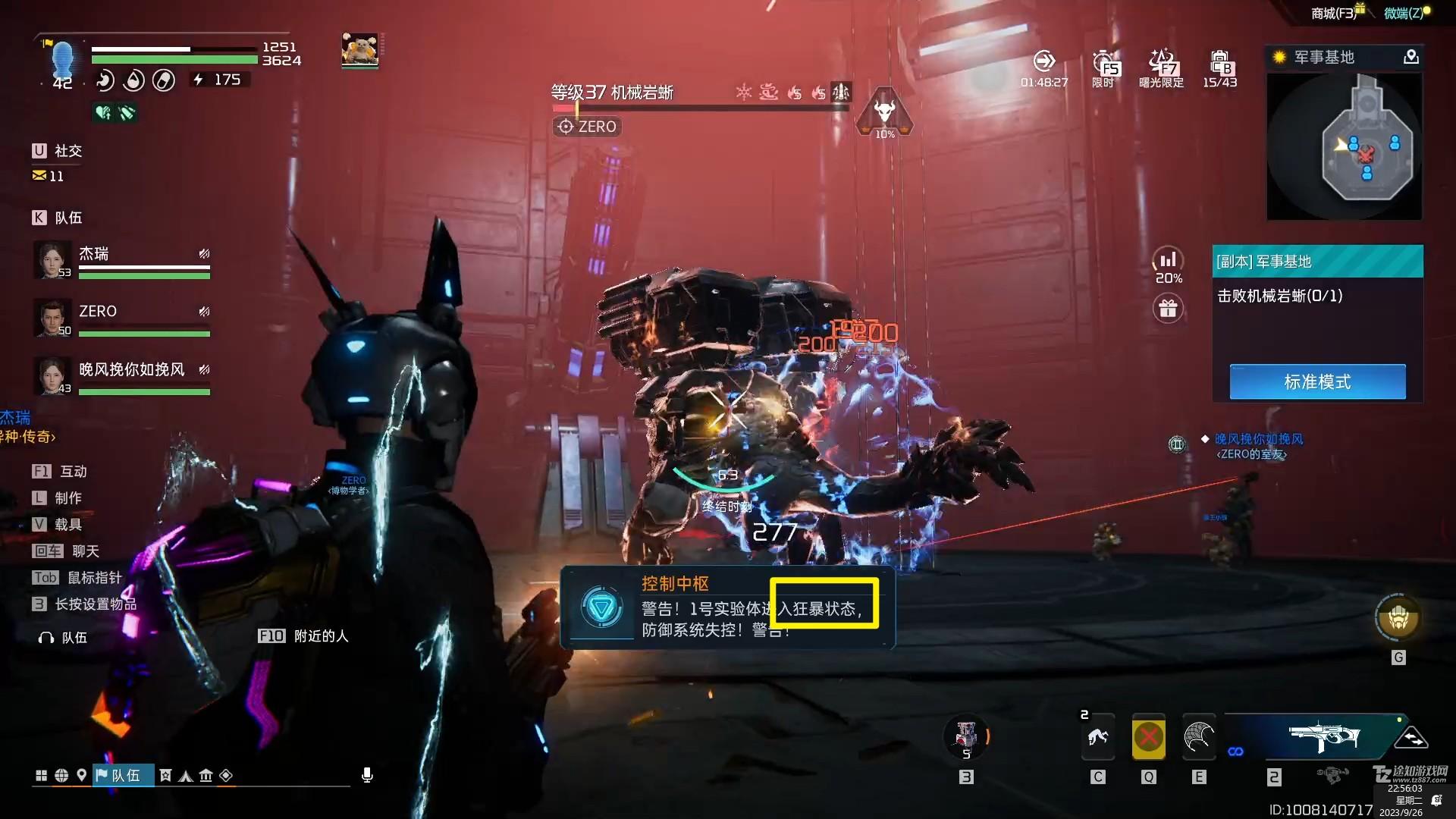Activate the yellow Q skill with red X
The height and width of the screenshot is (819, 1456).
(1148, 736)
